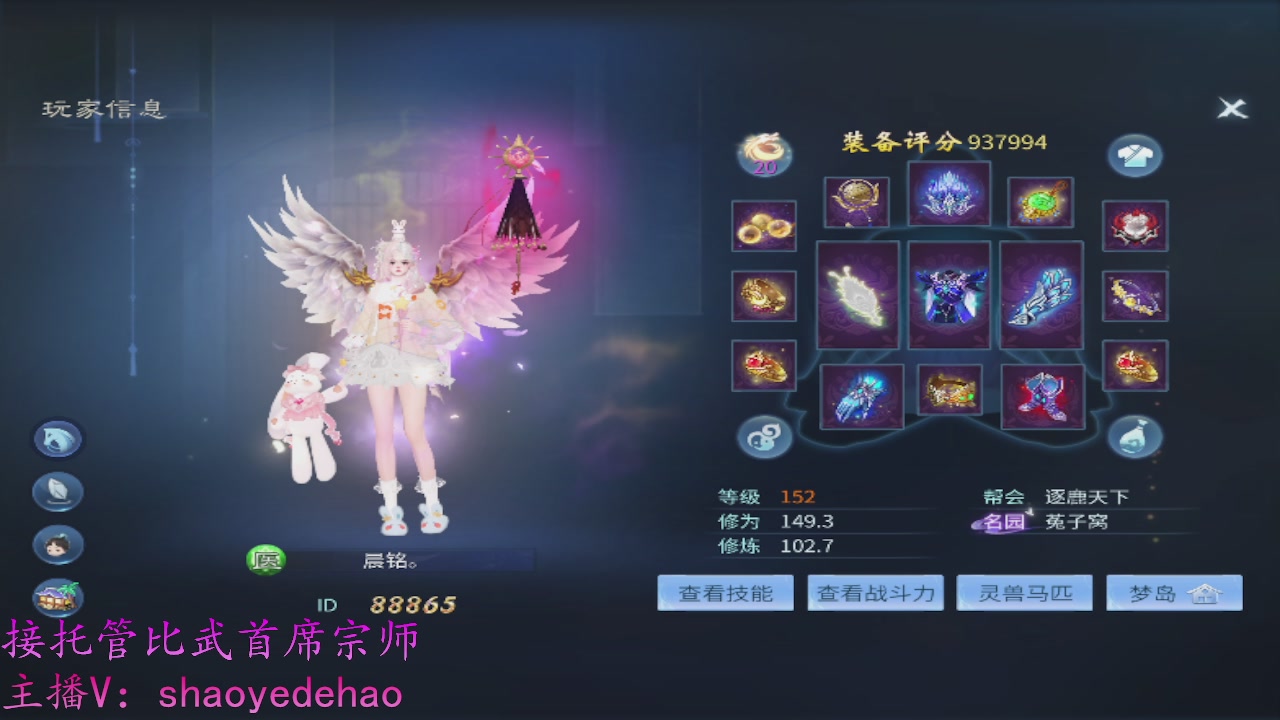Click the 查看战斗力 button
The height and width of the screenshot is (720, 1280).
point(874,592)
